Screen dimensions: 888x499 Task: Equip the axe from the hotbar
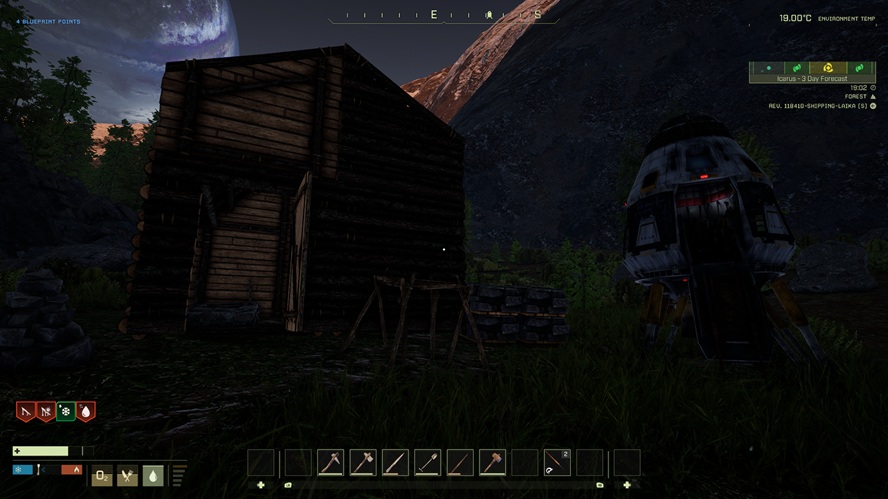click(363, 462)
